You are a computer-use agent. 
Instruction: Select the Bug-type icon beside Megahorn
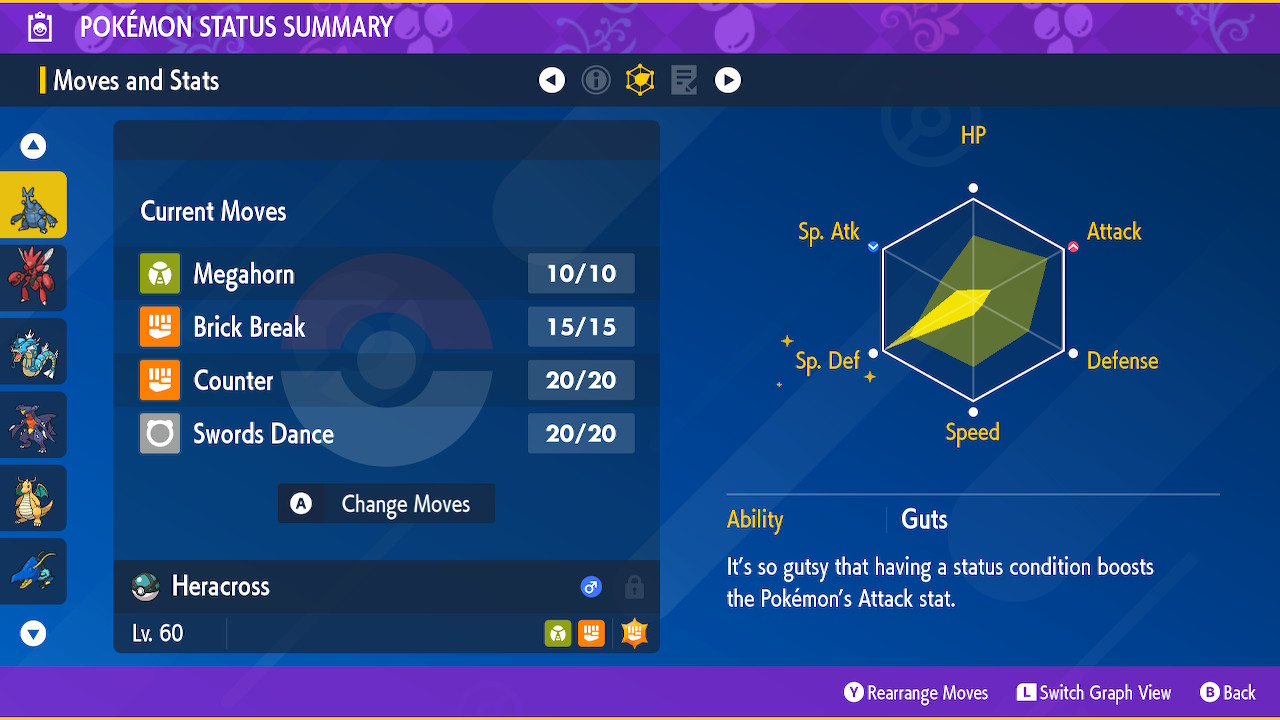point(160,273)
